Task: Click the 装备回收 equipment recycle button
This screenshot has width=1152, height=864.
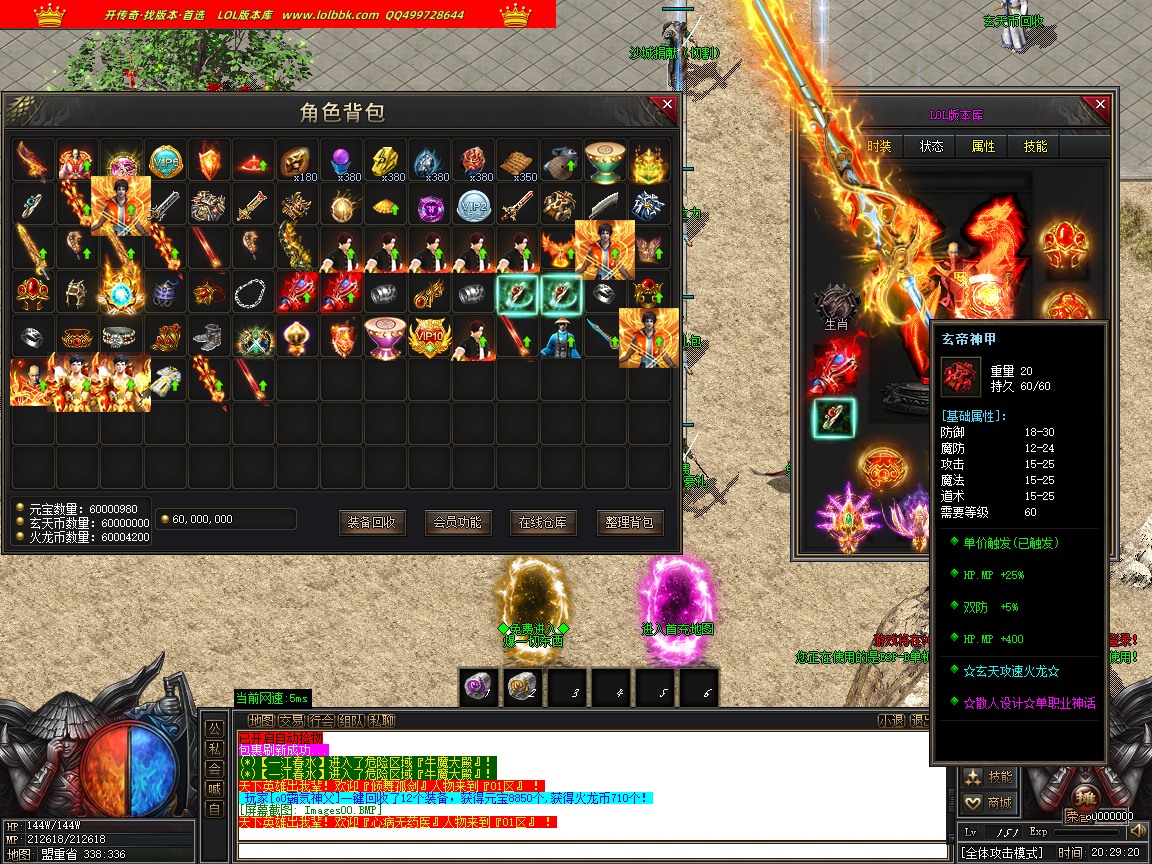Action: click(x=372, y=522)
